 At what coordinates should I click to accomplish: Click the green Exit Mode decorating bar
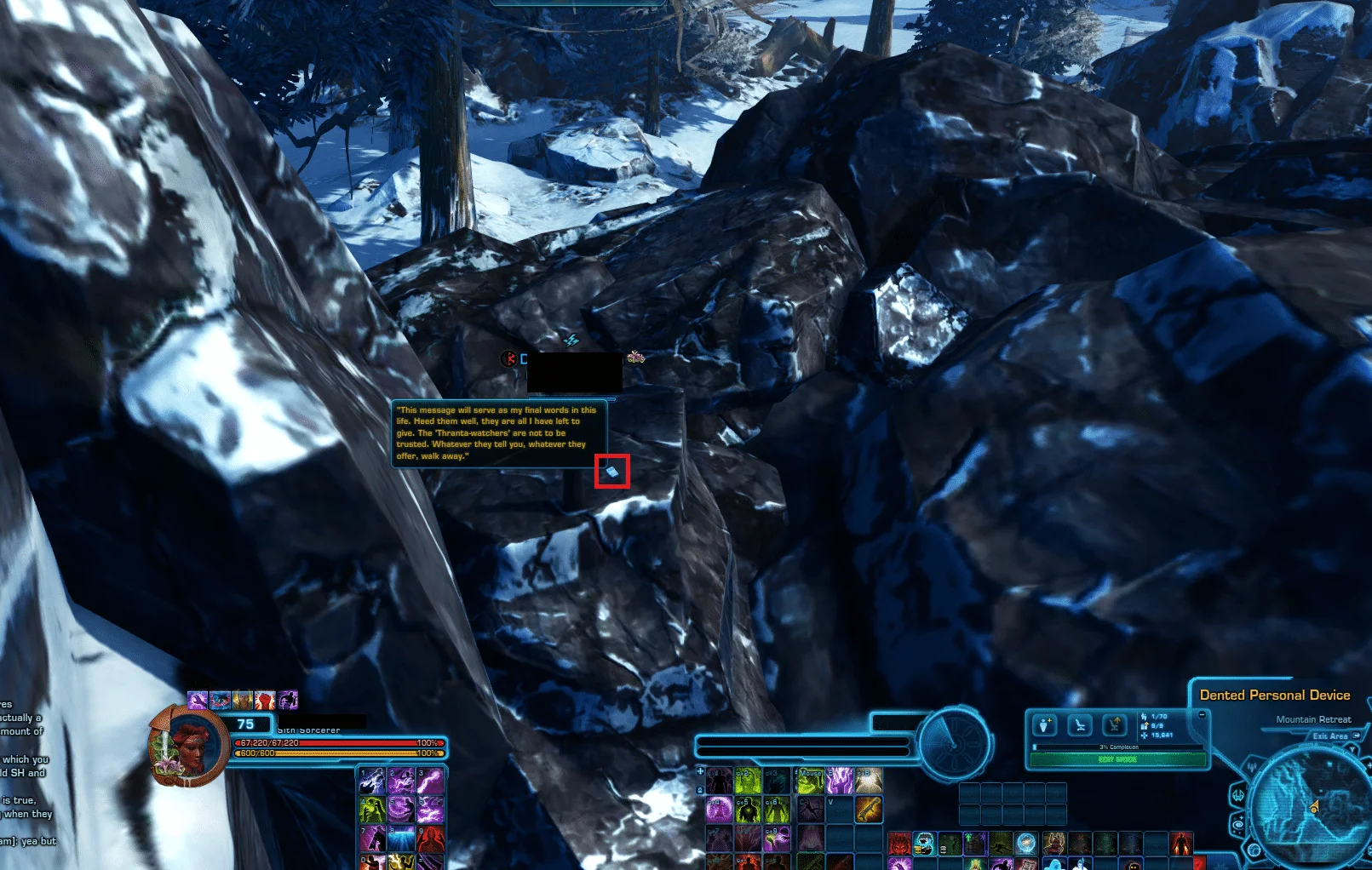[x=1117, y=759]
